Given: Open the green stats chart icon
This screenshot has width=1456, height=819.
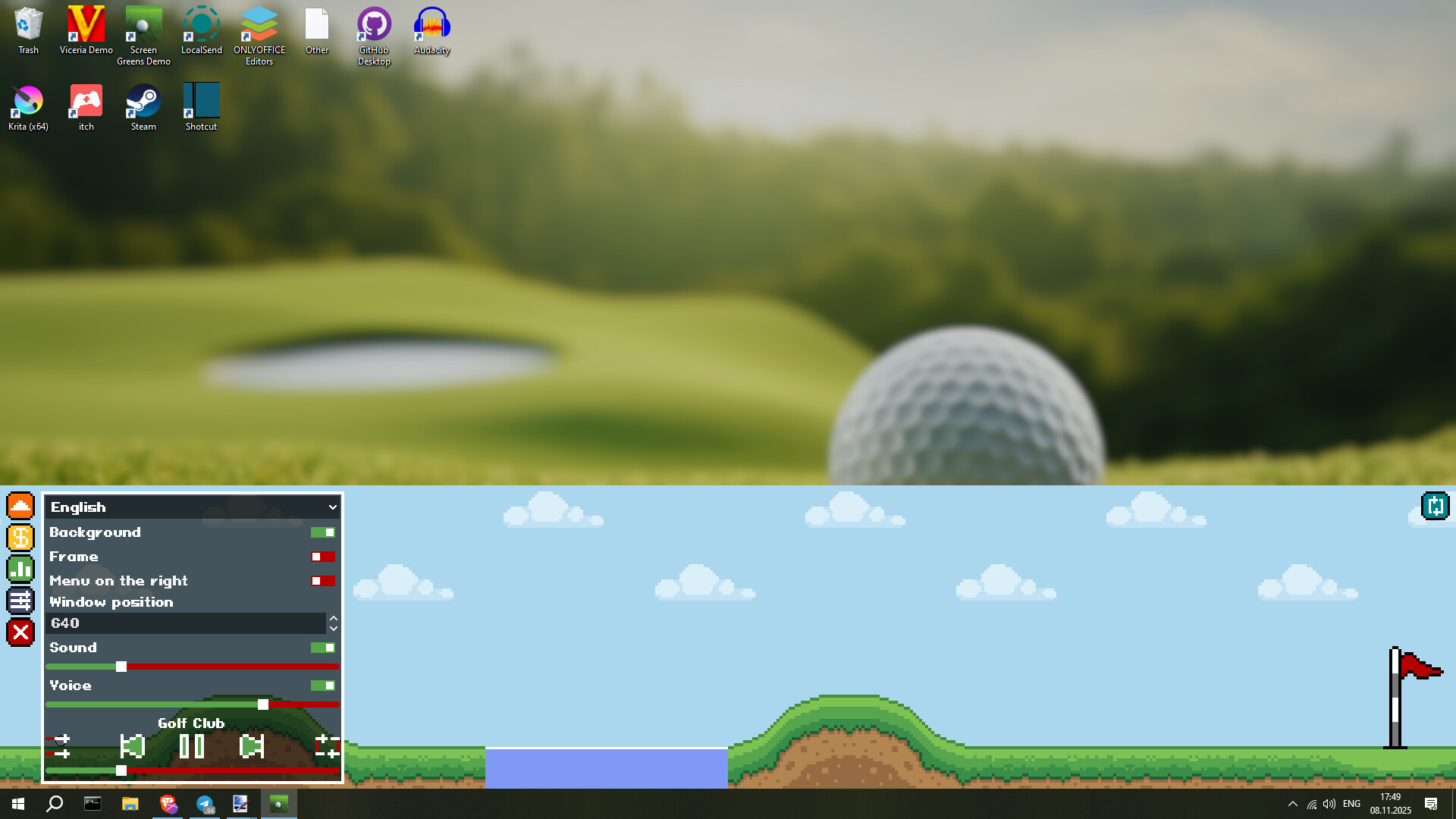Looking at the screenshot, I should click(20, 568).
